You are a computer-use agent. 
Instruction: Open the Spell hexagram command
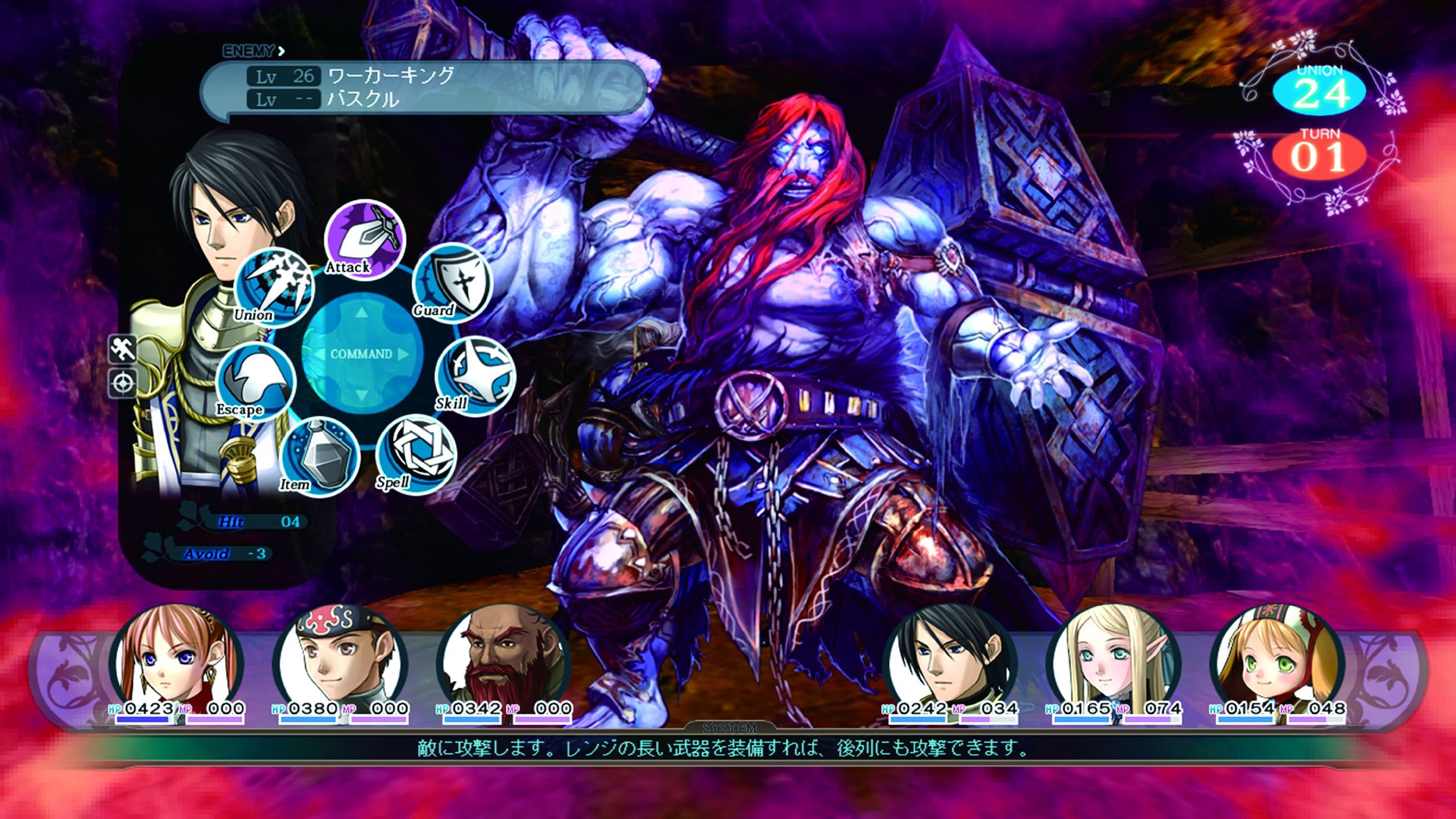pos(416,454)
